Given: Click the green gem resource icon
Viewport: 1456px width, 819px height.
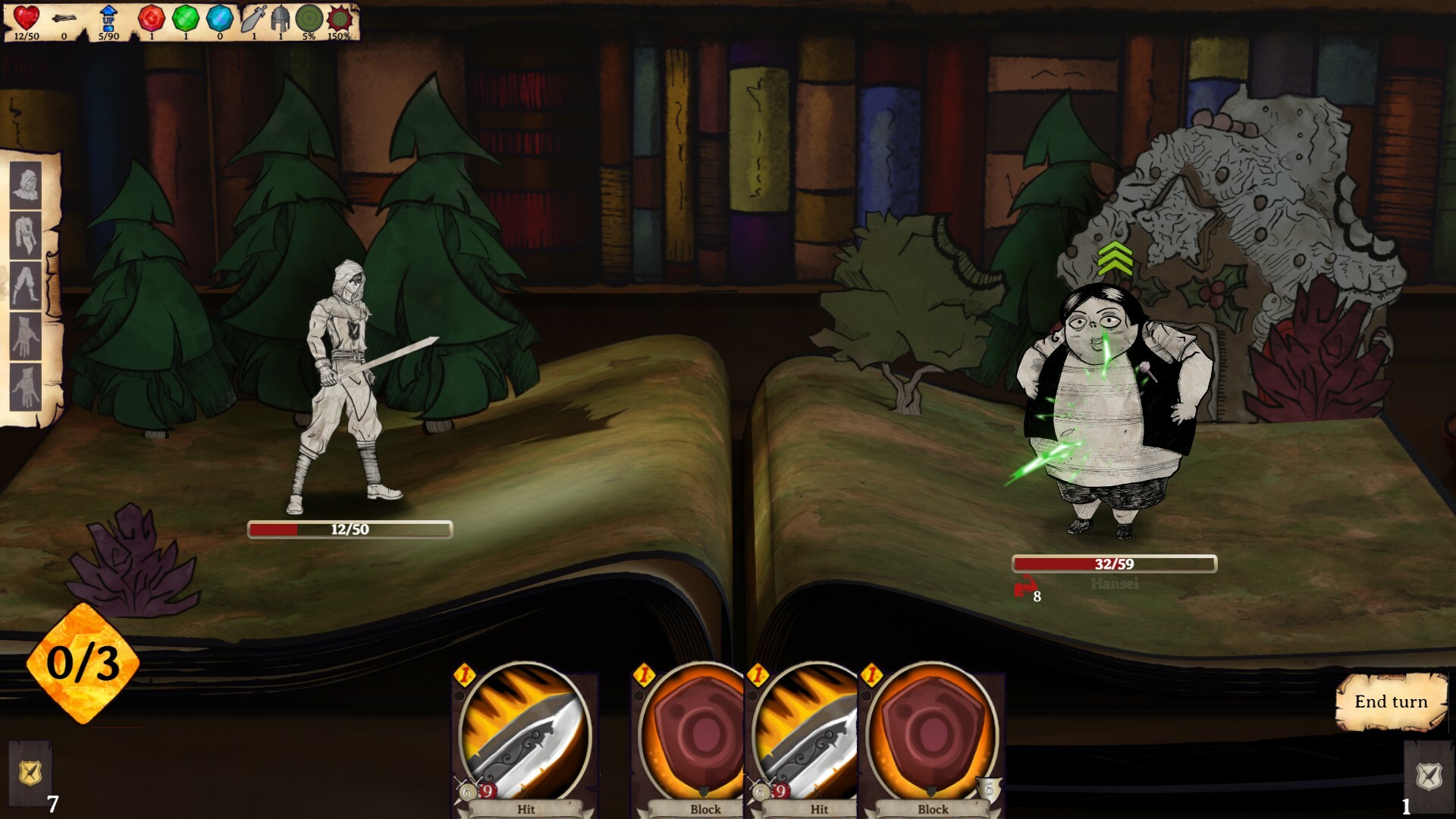Looking at the screenshot, I should [x=186, y=18].
